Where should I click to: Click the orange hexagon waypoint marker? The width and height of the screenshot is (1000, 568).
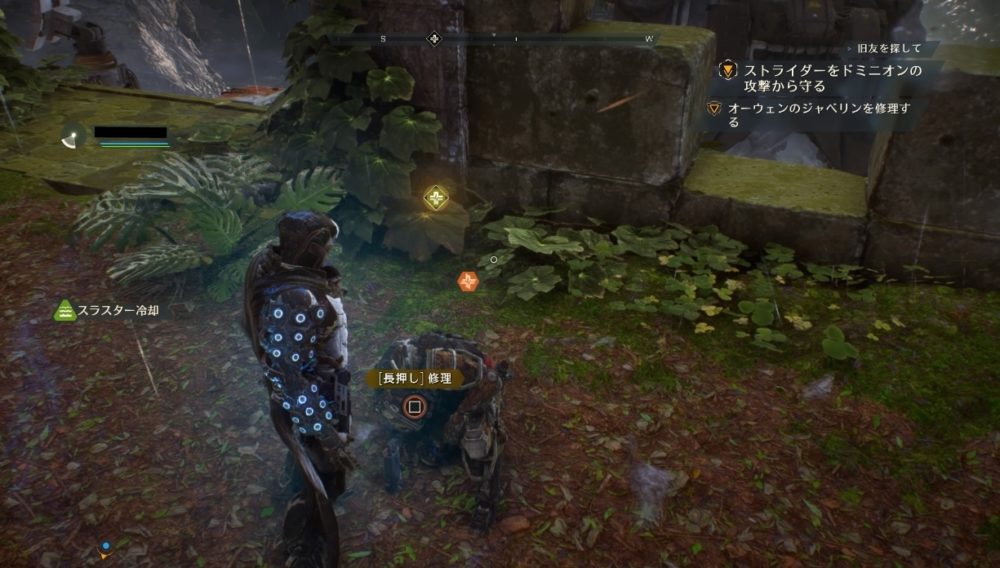(467, 282)
